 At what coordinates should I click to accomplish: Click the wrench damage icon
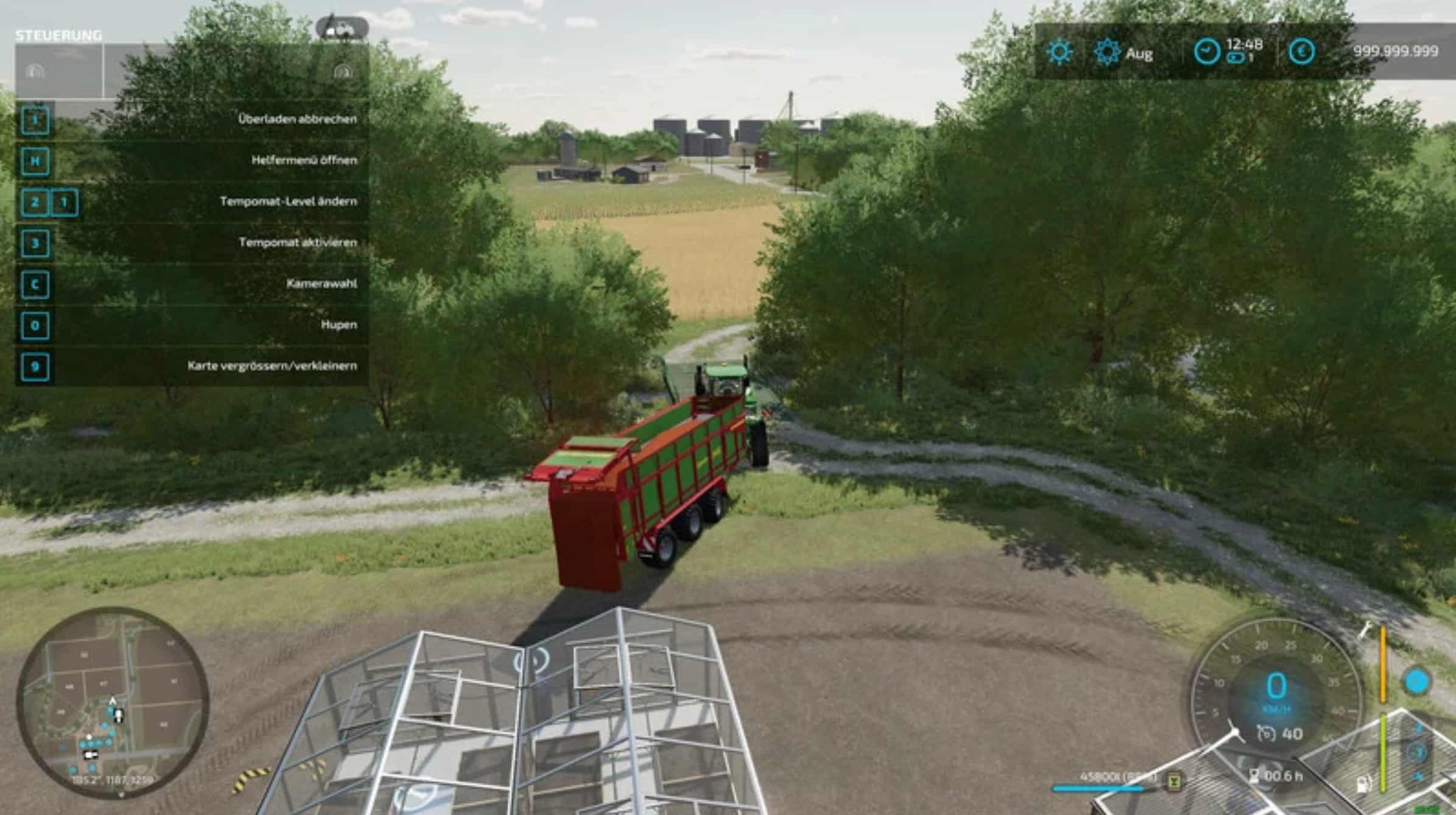tap(1365, 632)
